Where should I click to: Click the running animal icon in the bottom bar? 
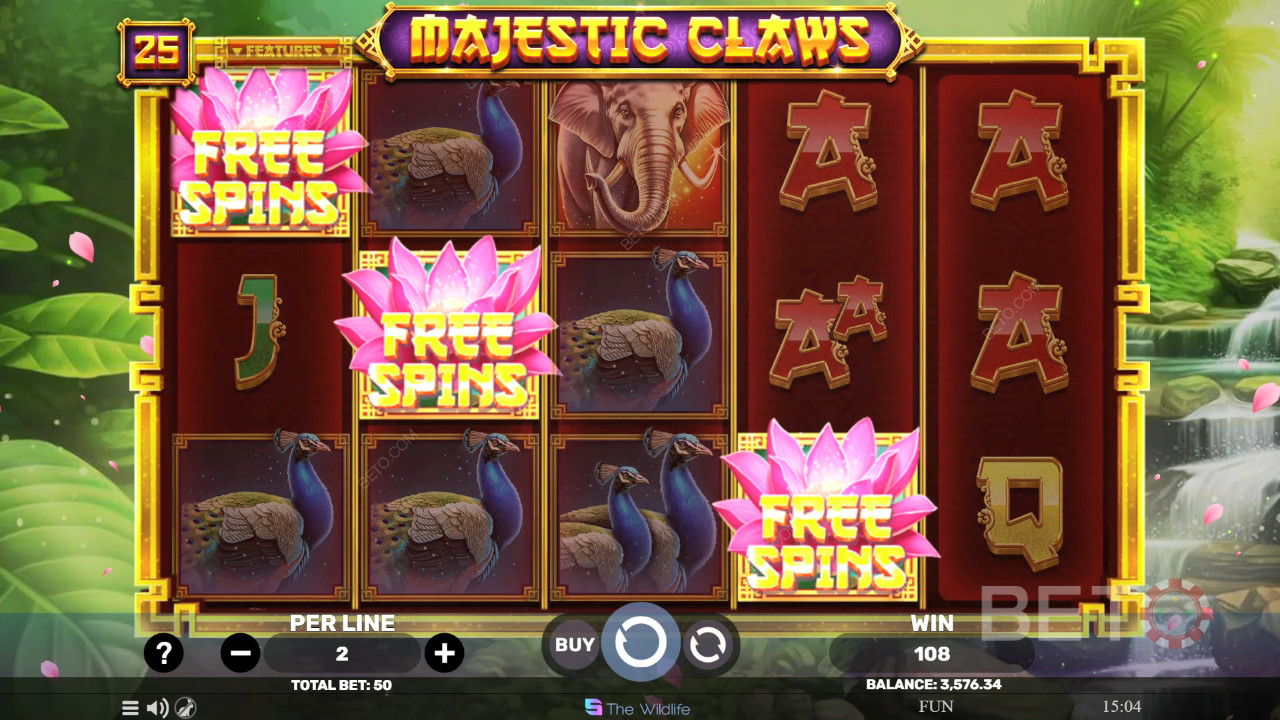185,708
